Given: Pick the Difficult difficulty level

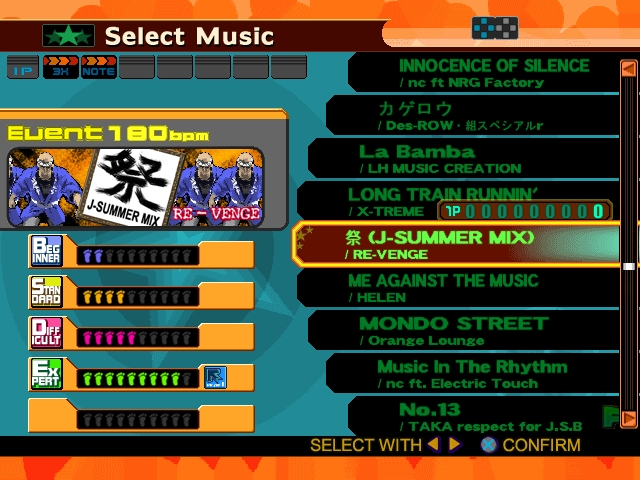Looking at the screenshot, I should 140,335.
